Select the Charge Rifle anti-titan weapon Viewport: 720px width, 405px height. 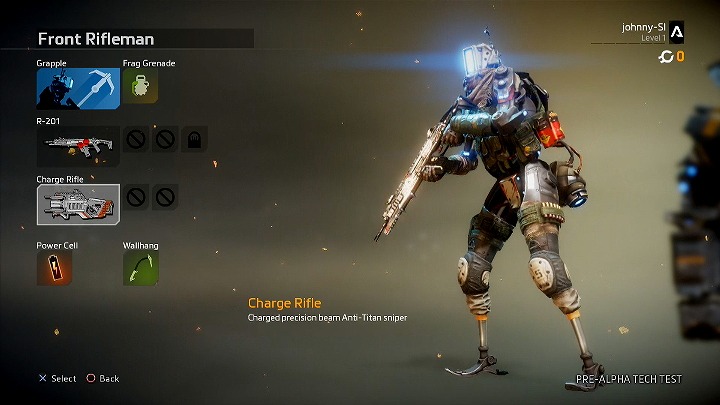(78, 204)
